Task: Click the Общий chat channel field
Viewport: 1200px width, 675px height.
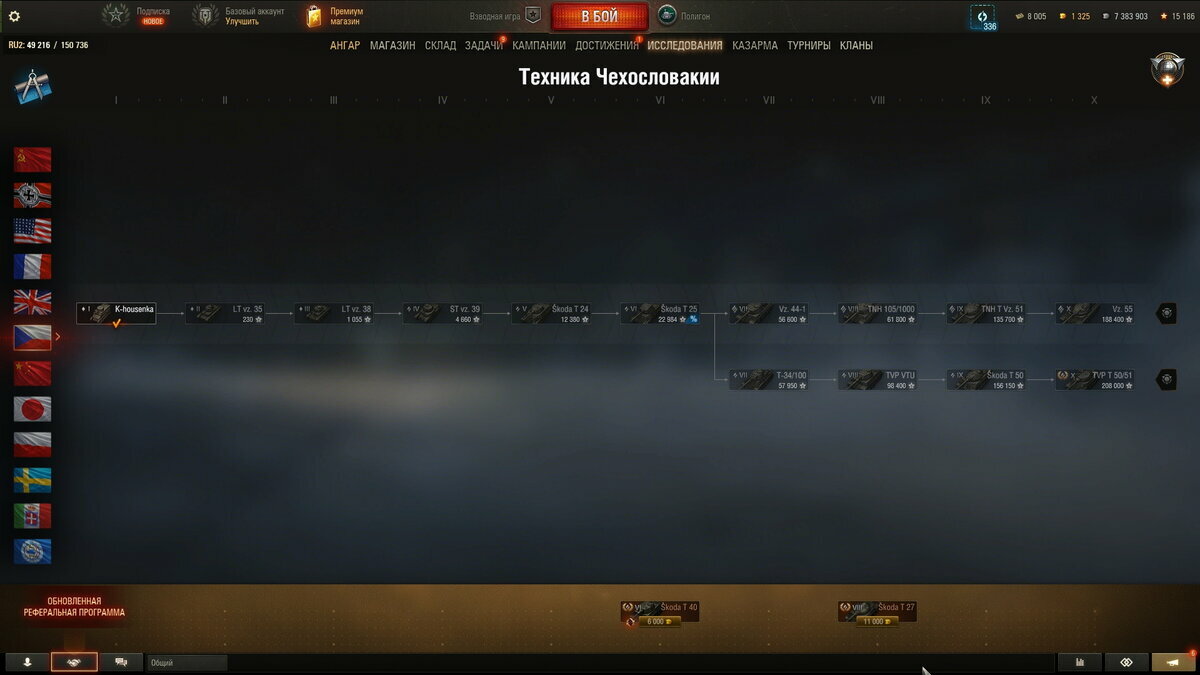Action: click(187, 662)
